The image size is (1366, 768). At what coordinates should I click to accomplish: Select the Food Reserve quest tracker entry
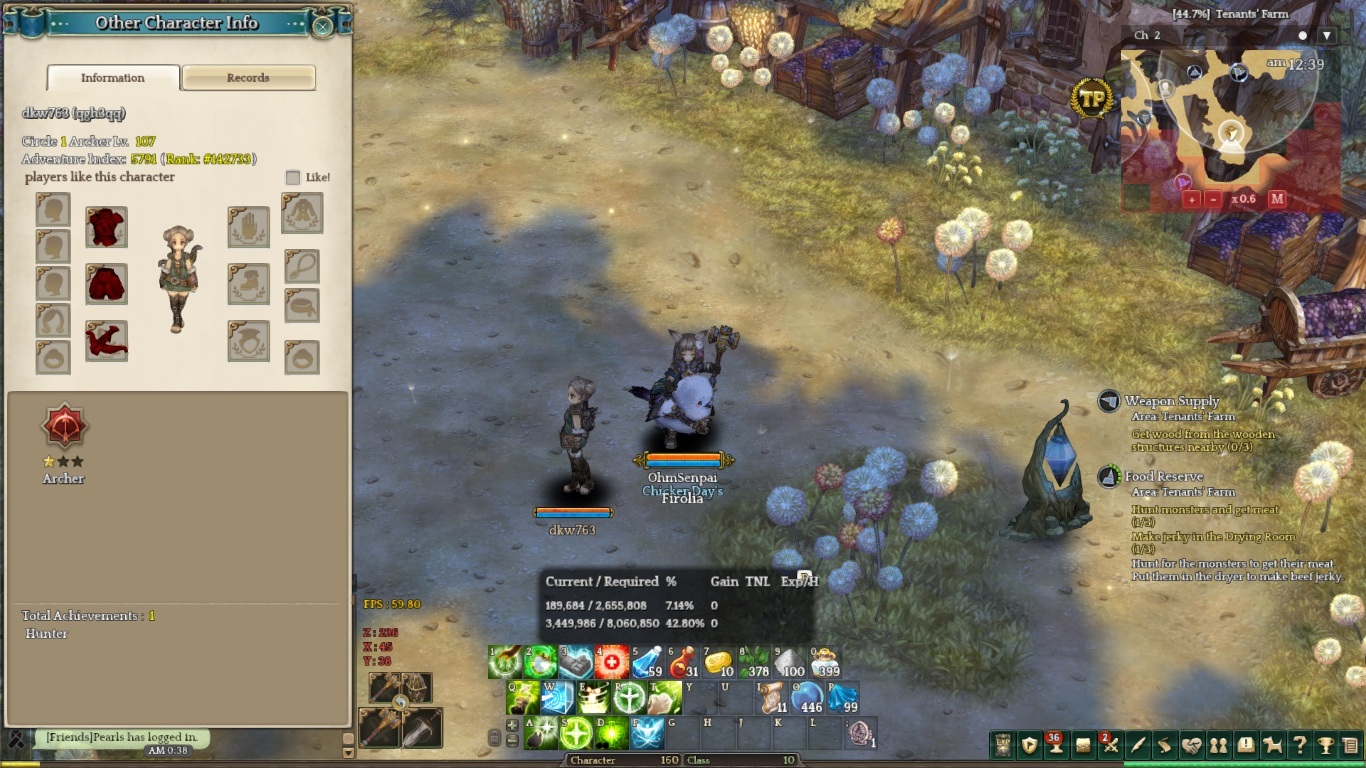point(1164,477)
